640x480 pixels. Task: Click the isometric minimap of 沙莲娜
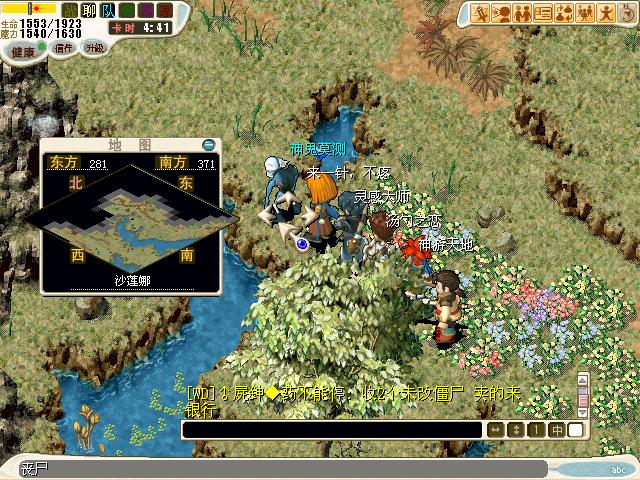click(x=126, y=211)
